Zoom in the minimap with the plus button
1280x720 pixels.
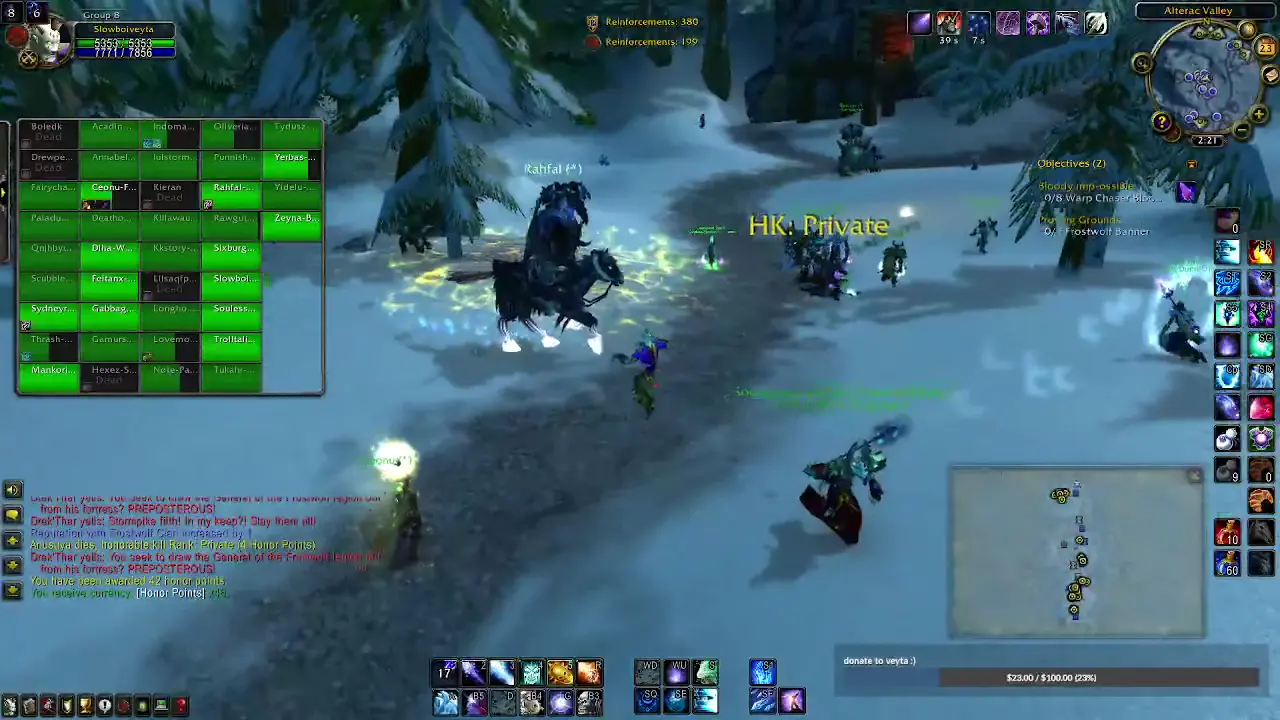point(1258,116)
